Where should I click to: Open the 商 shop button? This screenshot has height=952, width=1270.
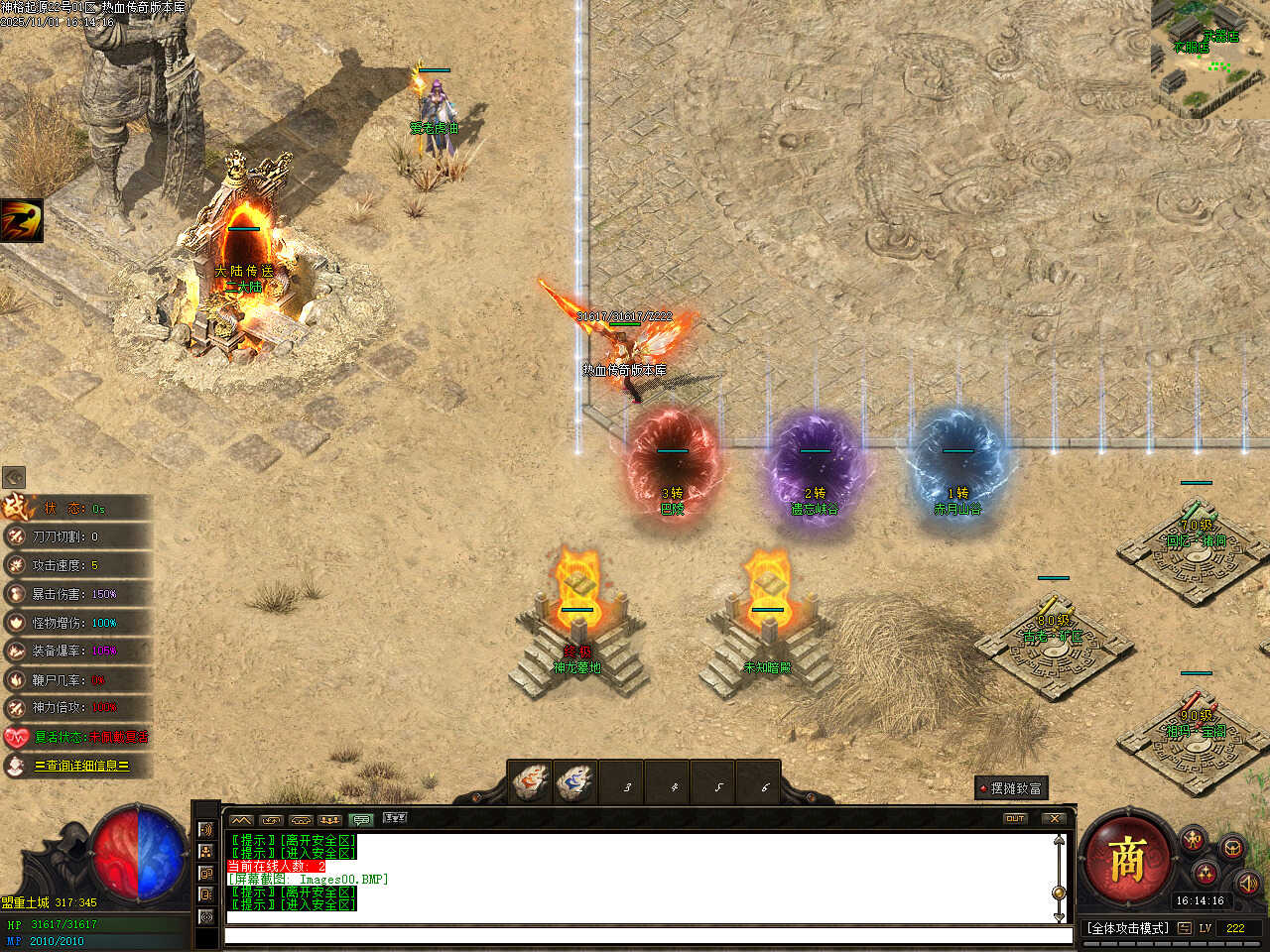[x=1127, y=859]
